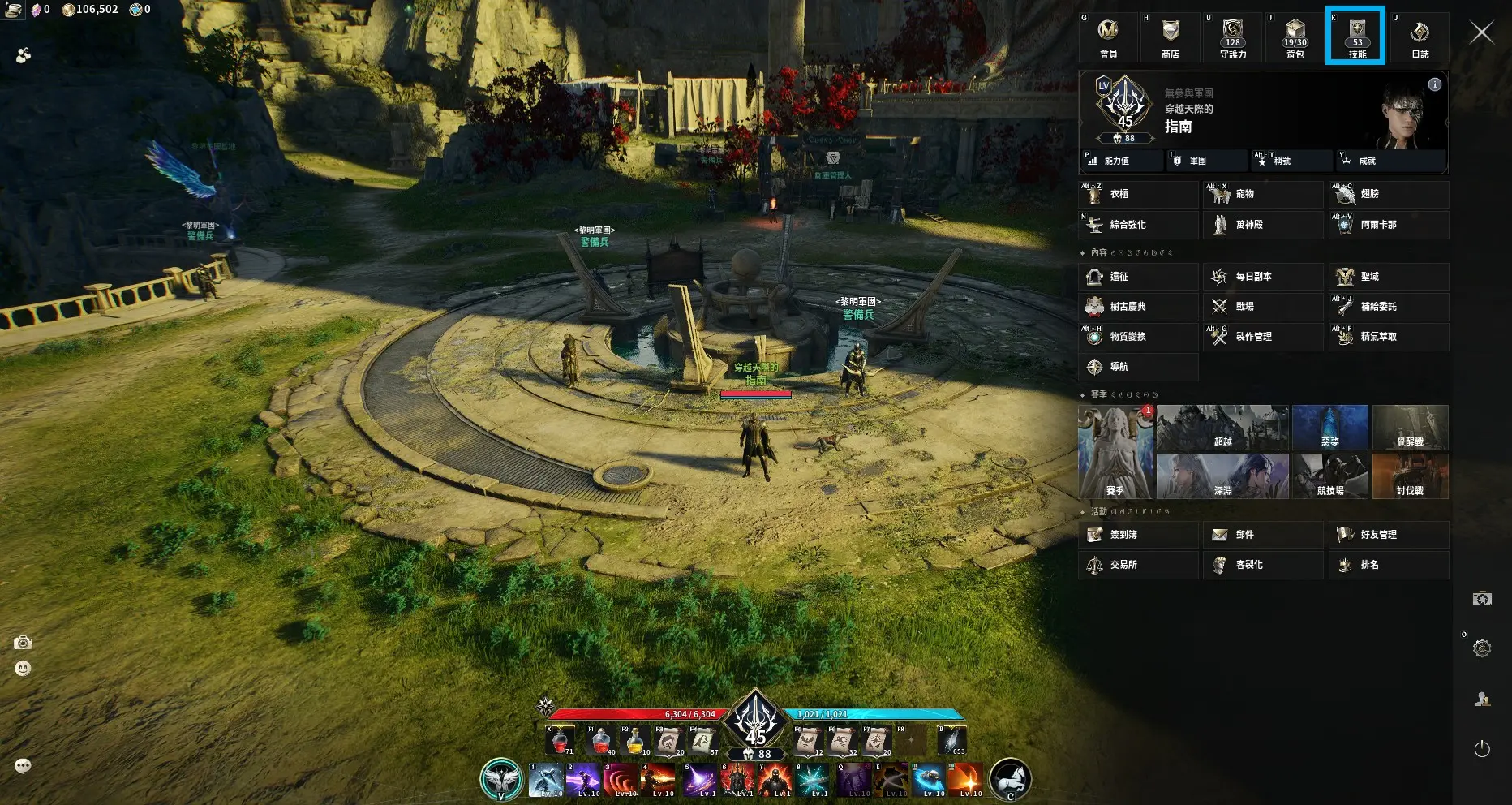
Task: Open the 製作管理 crafting management
Action: pyautogui.click(x=1262, y=337)
